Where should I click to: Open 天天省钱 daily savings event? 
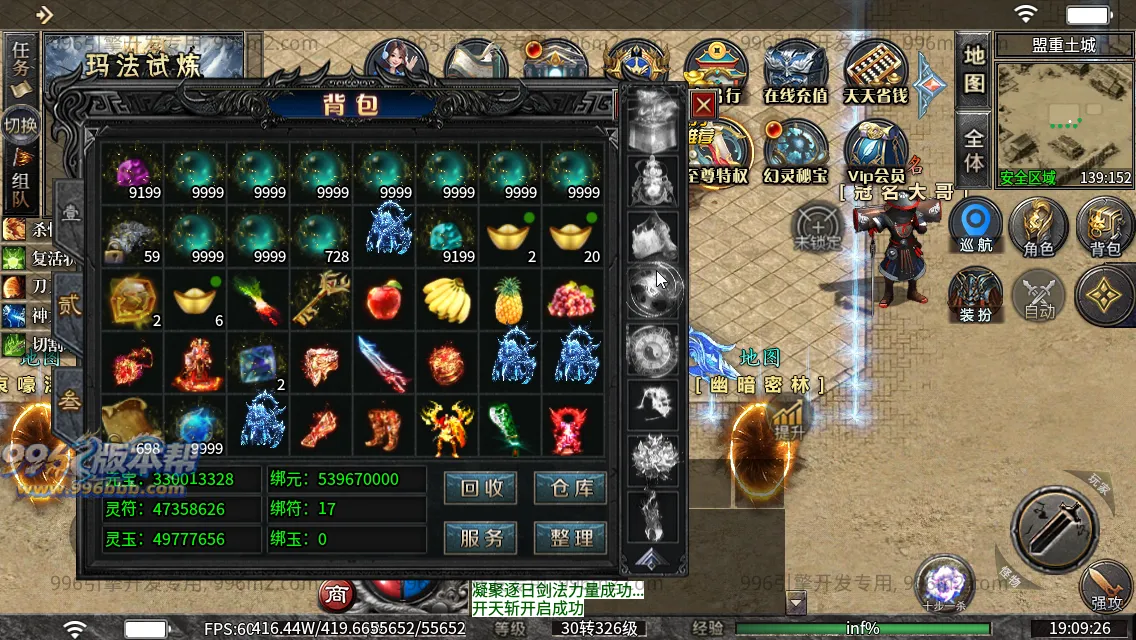876,72
